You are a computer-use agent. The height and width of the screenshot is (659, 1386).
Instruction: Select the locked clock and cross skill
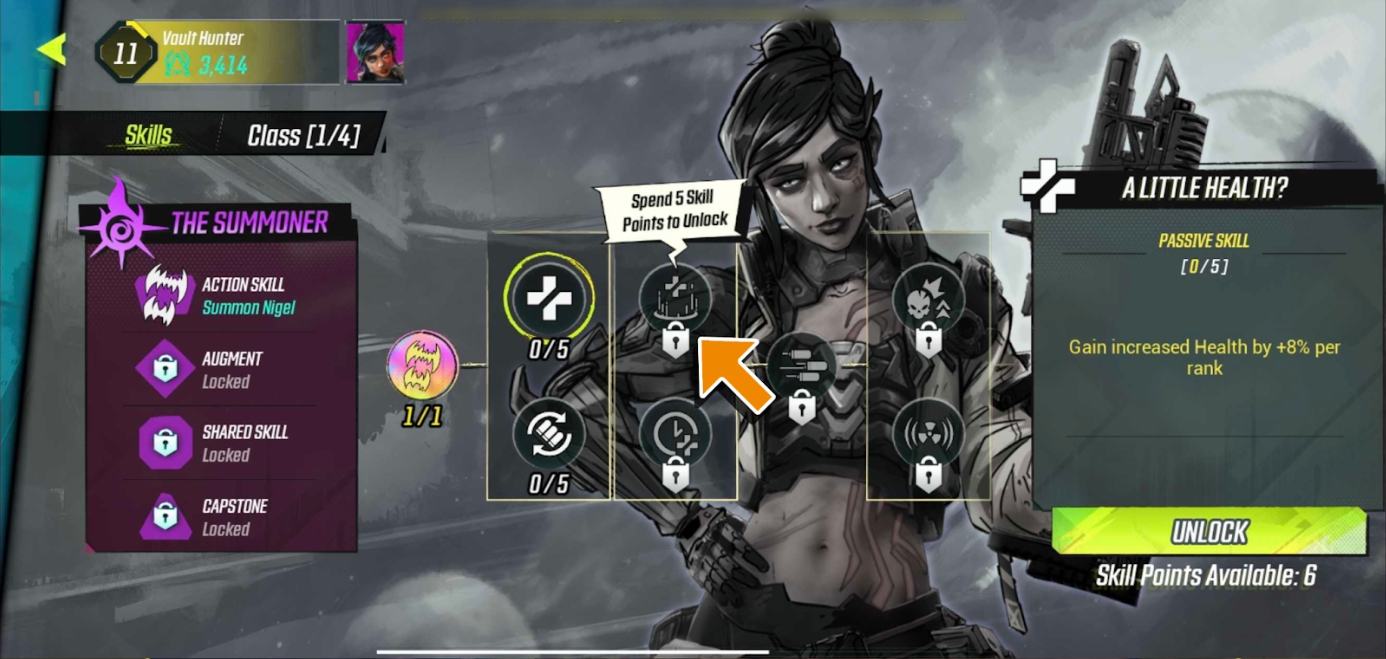click(x=675, y=434)
